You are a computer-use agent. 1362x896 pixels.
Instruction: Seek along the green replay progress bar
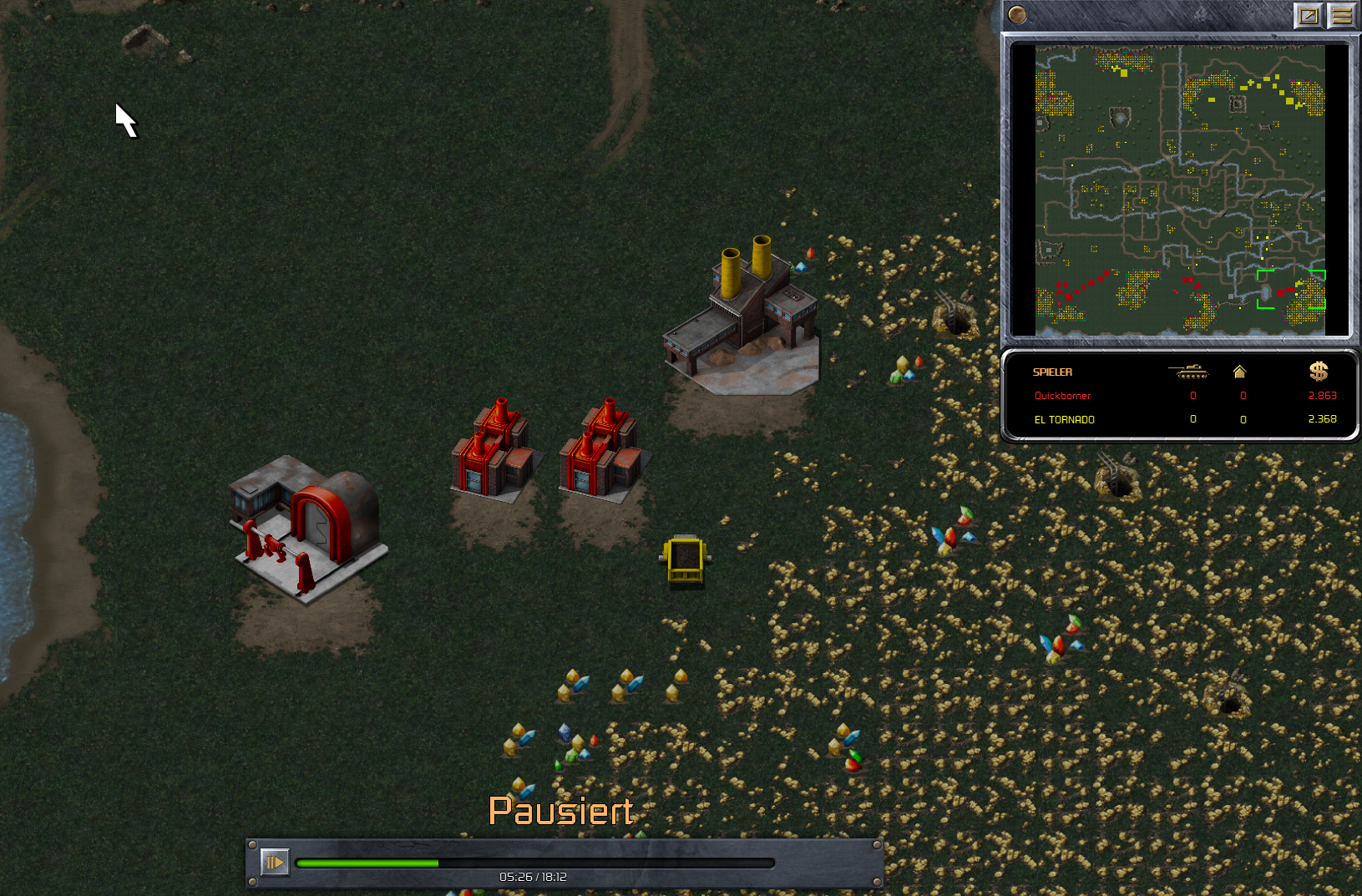534,863
